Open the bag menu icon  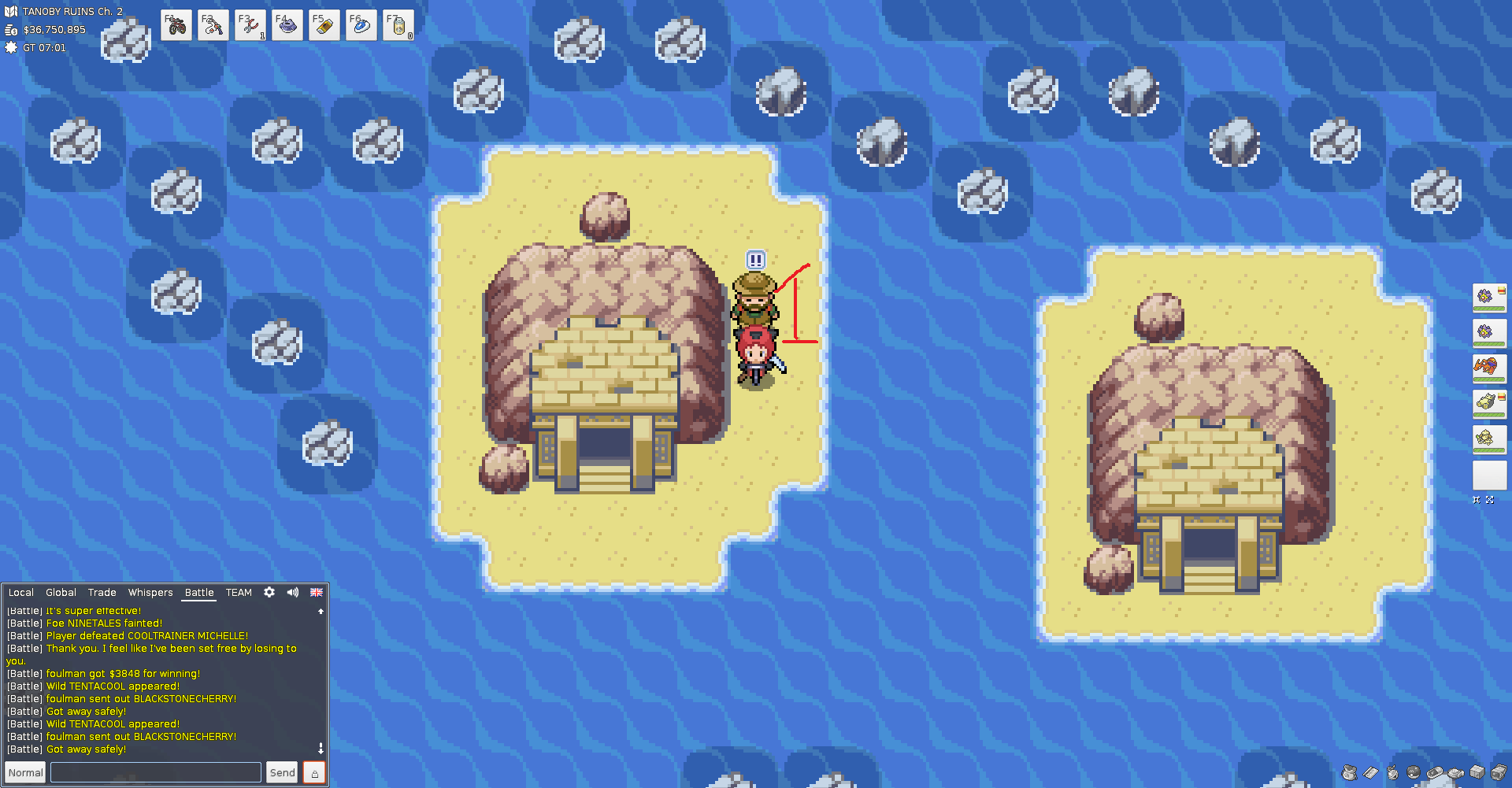pyautogui.click(x=1349, y=772)
